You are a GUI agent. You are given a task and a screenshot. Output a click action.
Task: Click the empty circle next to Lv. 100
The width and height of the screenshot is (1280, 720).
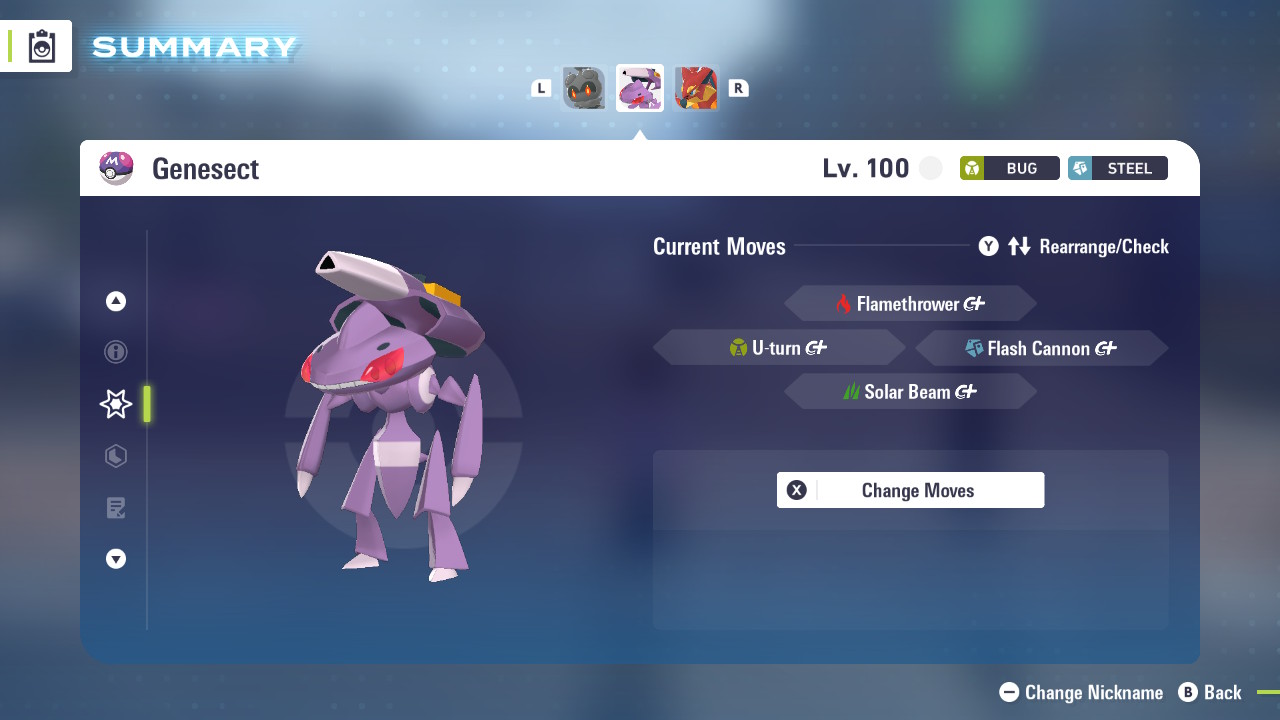click(931, 168)
